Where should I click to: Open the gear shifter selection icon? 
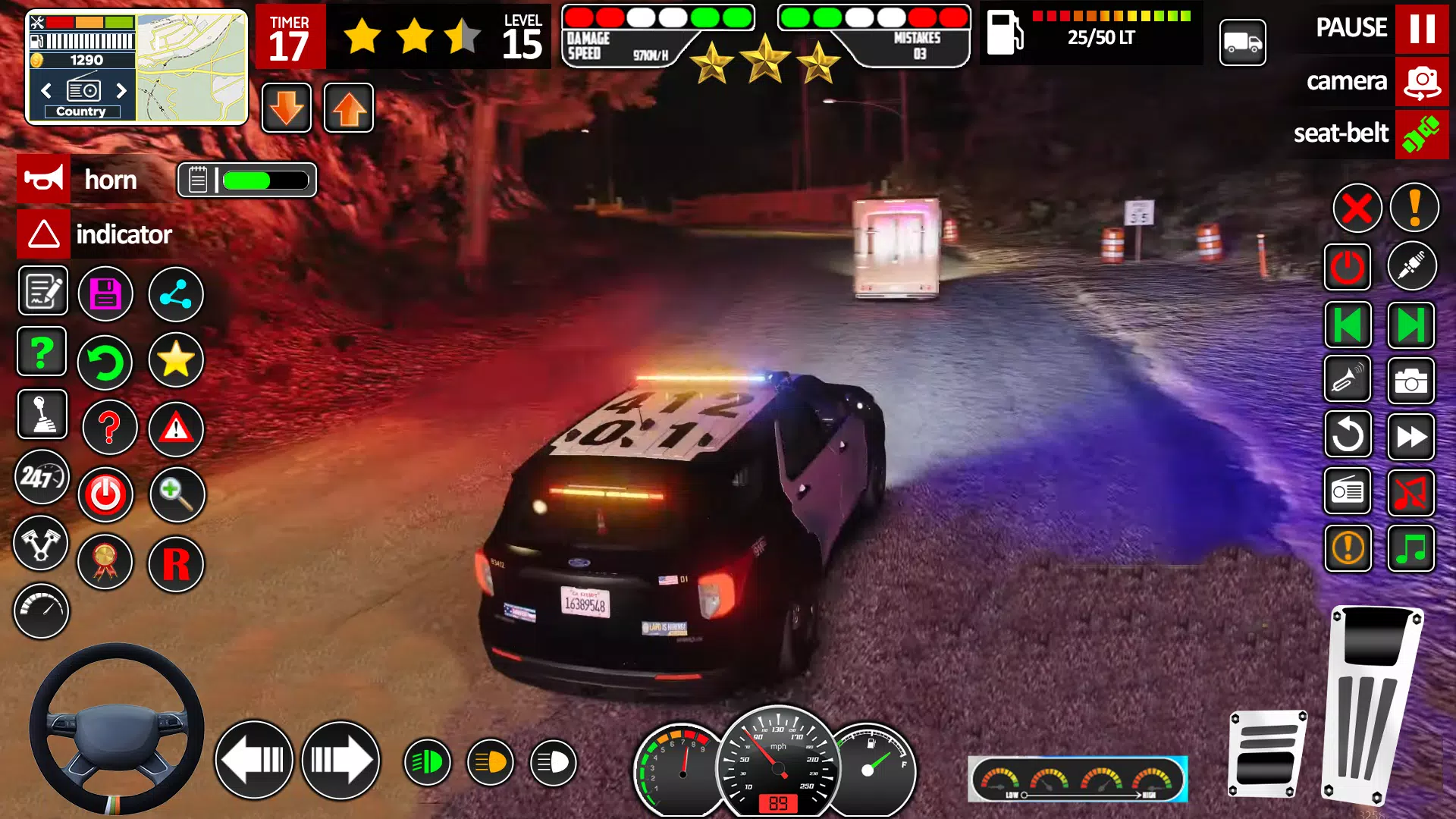pyautogui.click(x=42, y=414)
